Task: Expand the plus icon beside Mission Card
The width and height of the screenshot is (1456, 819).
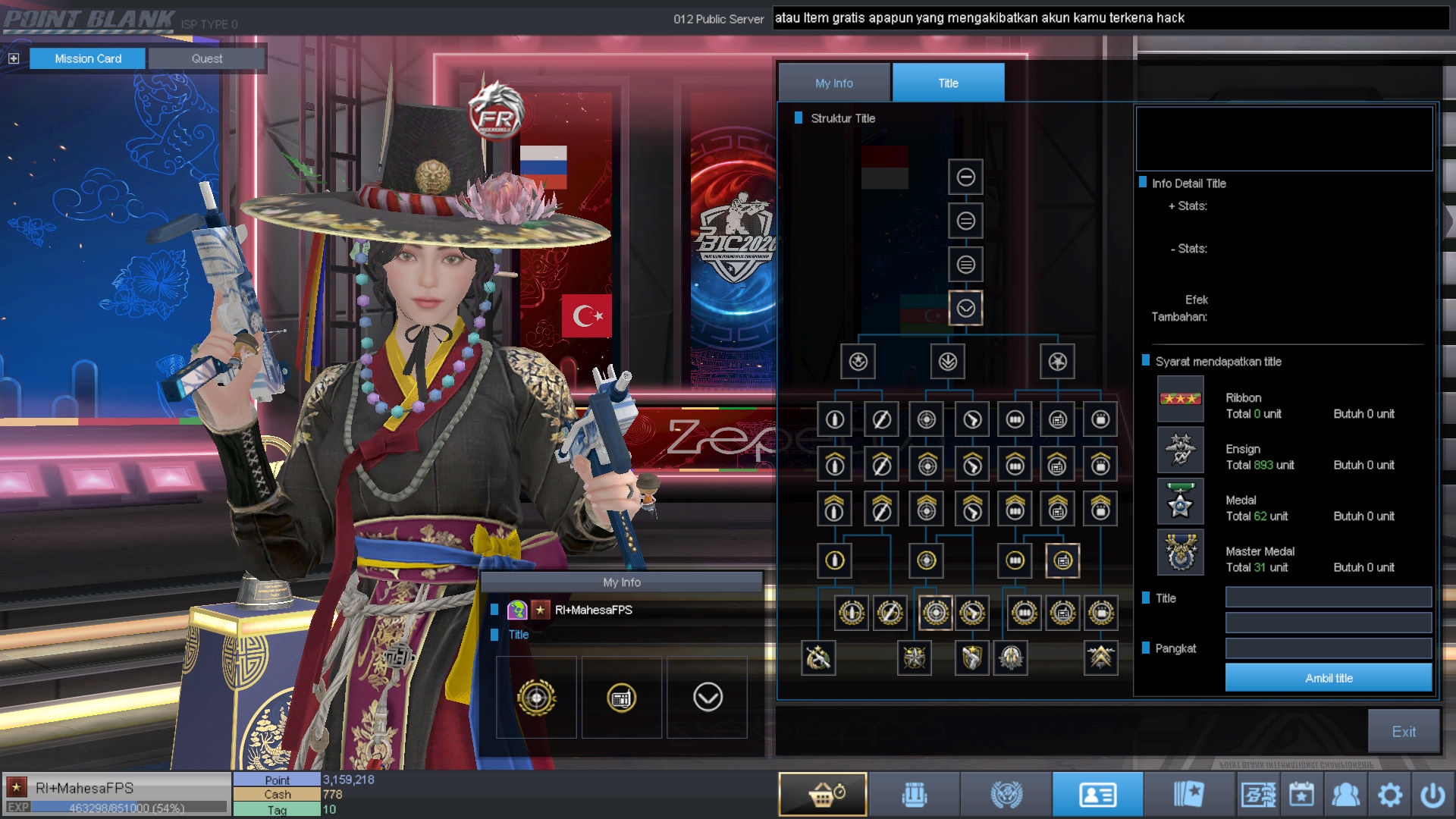Action: click(x=14, y=58)
